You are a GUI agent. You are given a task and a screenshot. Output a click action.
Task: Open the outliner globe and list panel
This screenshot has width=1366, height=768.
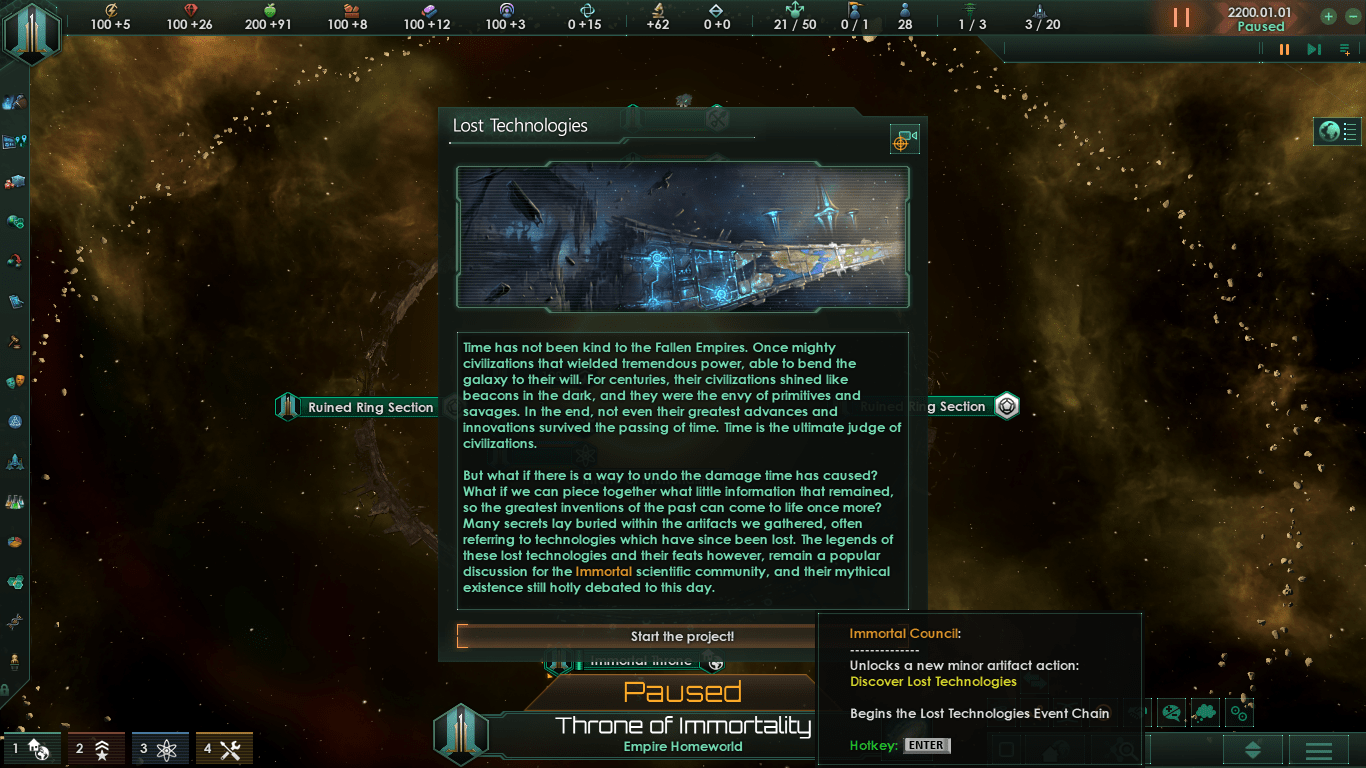(x=1338, y=131)
